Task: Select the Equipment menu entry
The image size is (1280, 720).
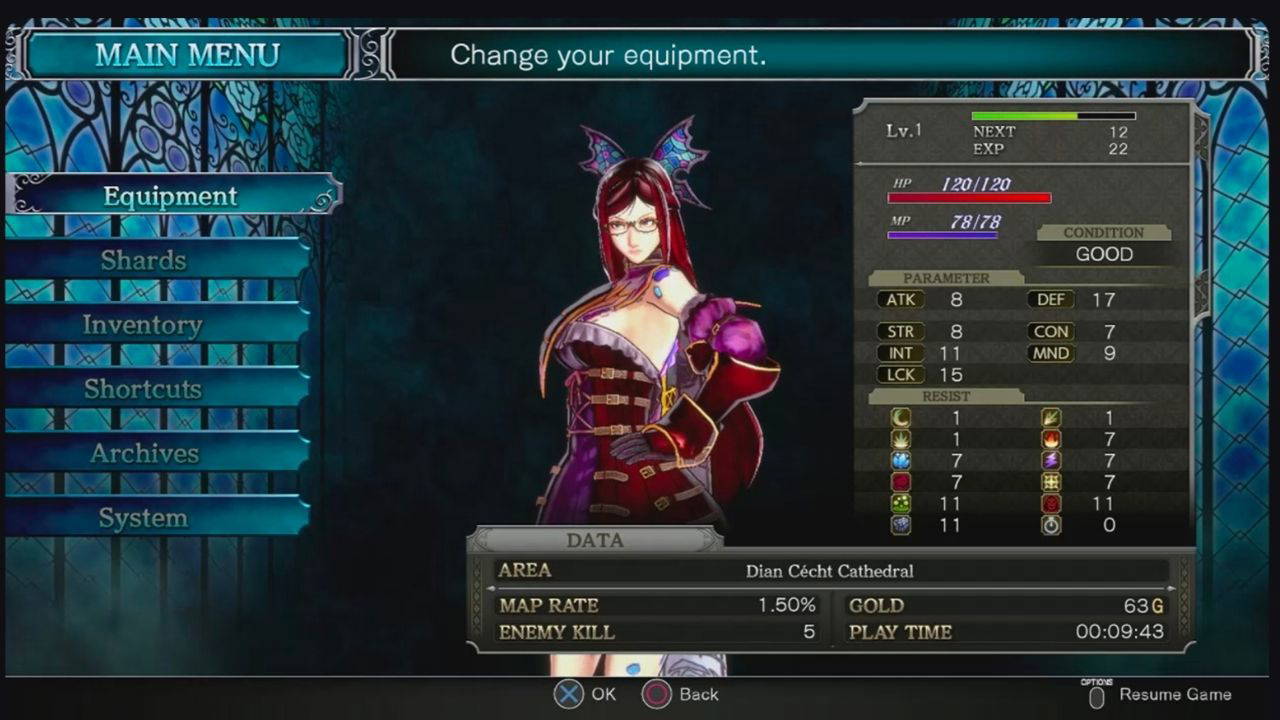Action: [x=171, y=196]
